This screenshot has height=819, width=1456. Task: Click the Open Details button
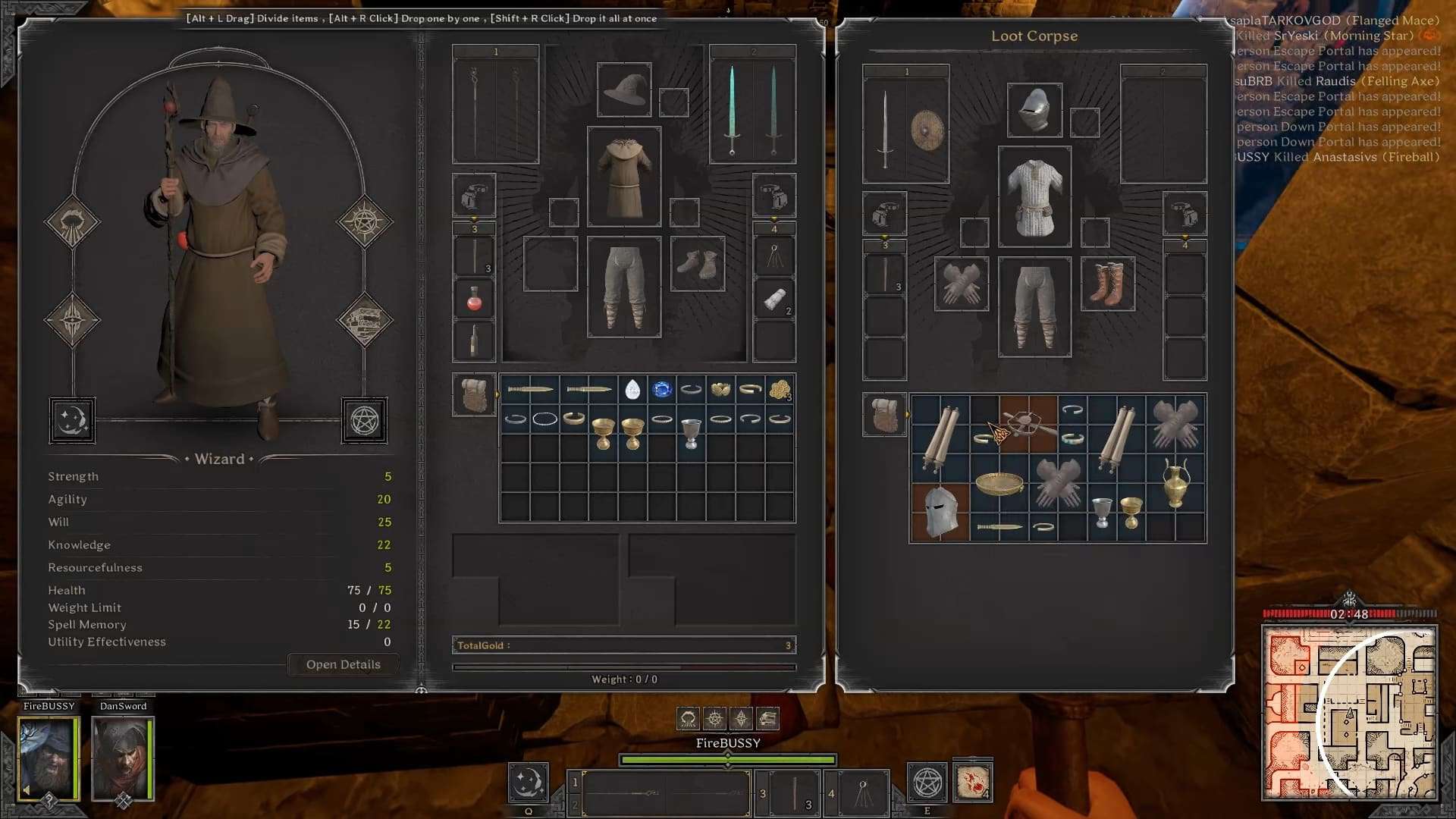coord(343,664)
